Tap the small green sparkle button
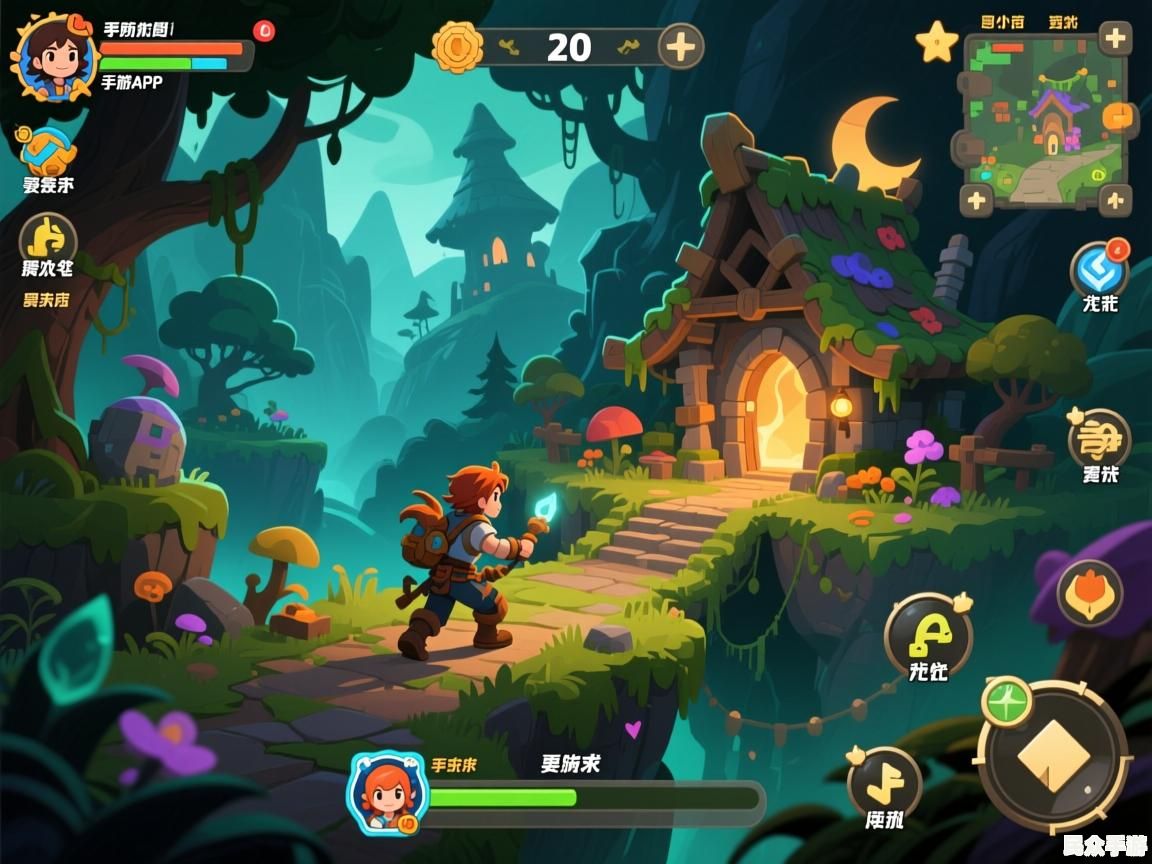The image size is (1152, 864). pos(1007,703)
